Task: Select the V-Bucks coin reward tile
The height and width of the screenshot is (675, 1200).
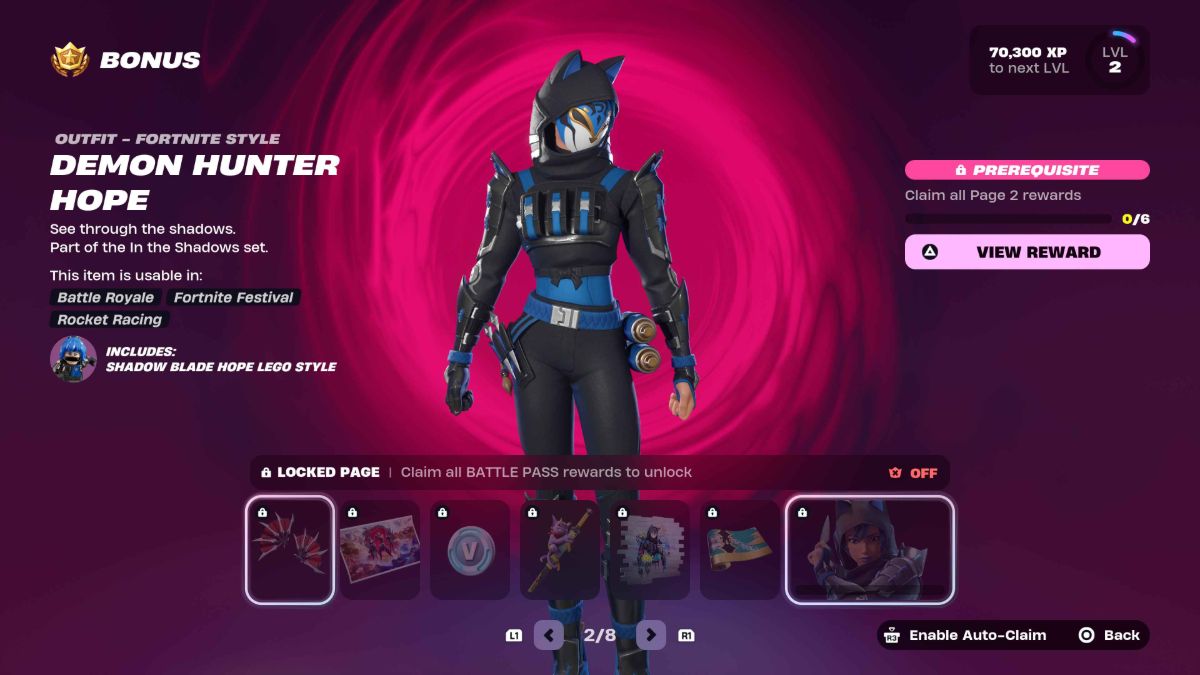Action: (x=469, y=550)
